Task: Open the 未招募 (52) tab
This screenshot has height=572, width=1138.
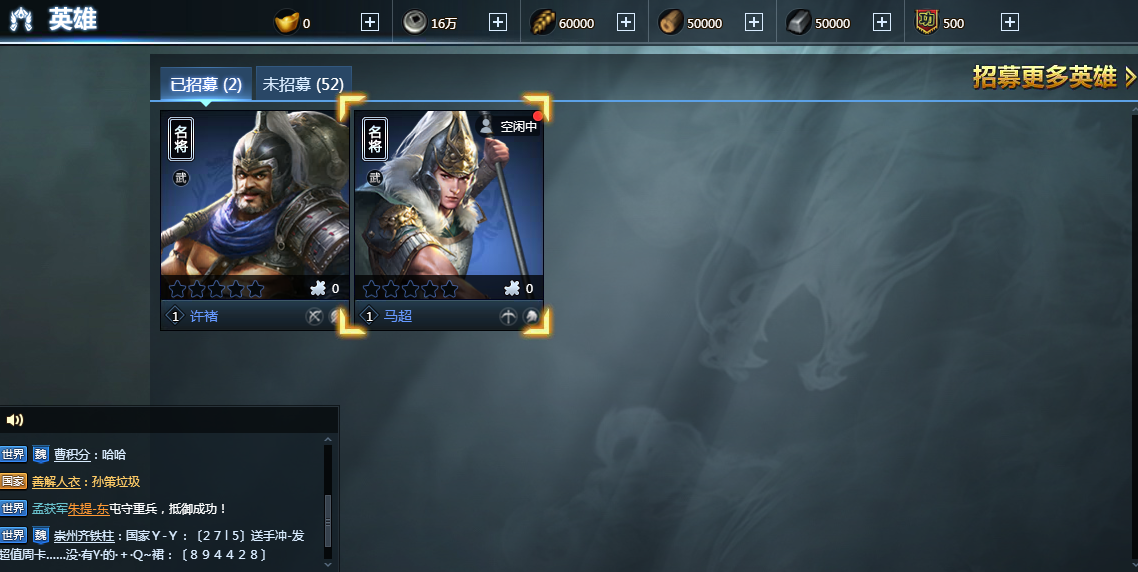Action: point(303,85)
